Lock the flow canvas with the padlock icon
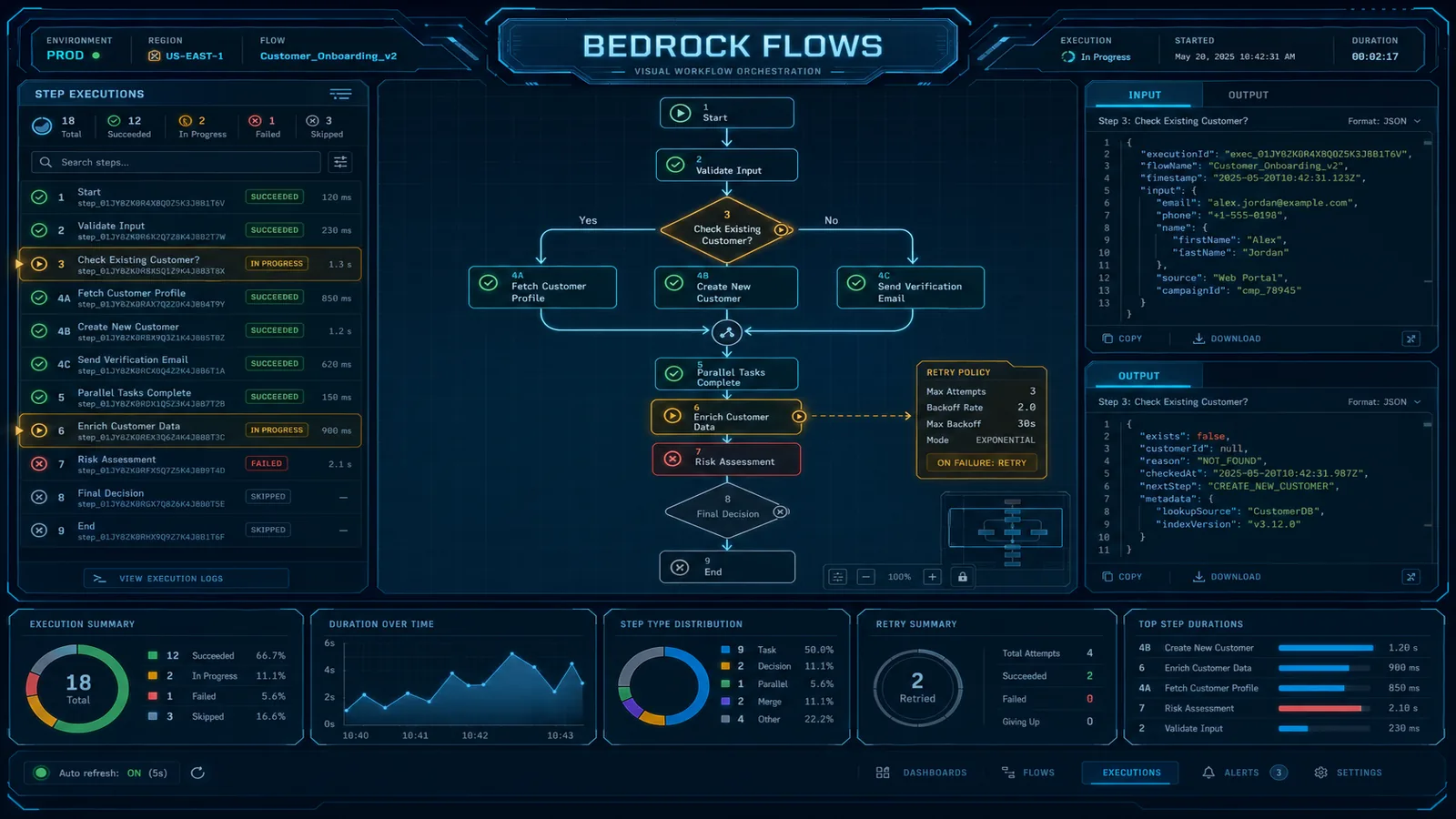The width and height of the screenshot is (1456, 819). click(x=962, y=576)
